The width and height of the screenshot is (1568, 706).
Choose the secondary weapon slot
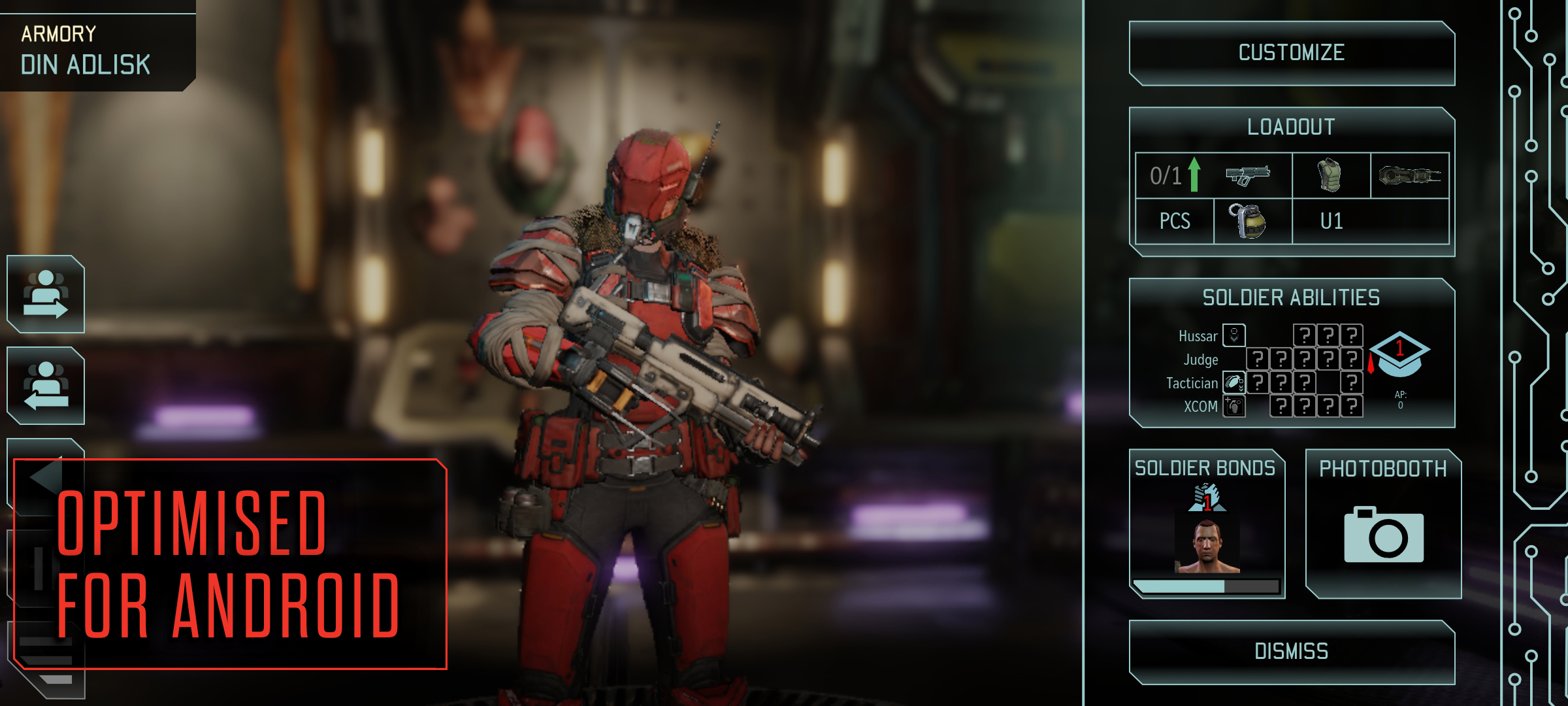point(1409,175)
